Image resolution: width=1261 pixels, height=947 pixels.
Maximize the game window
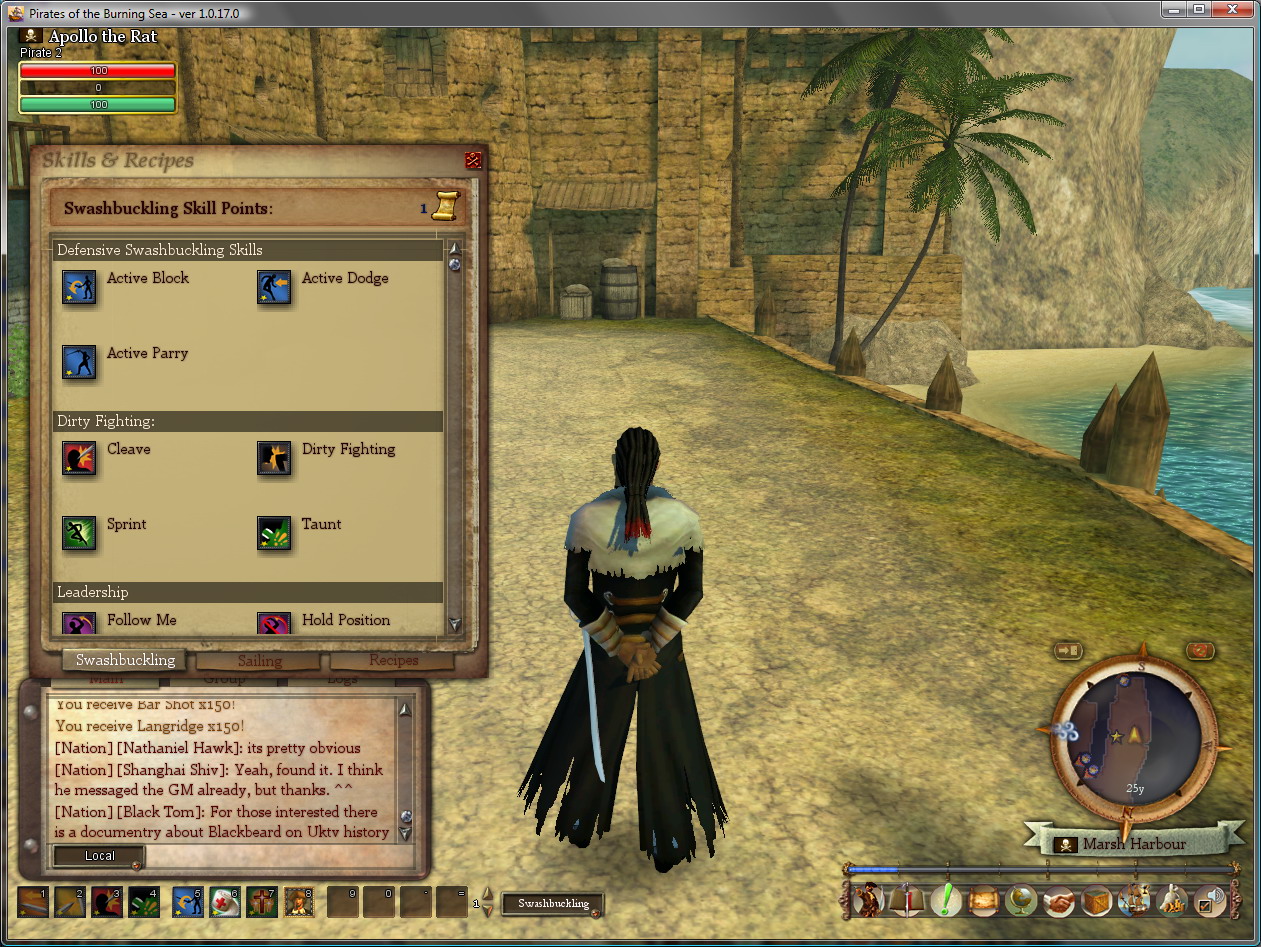[1199, 10]
